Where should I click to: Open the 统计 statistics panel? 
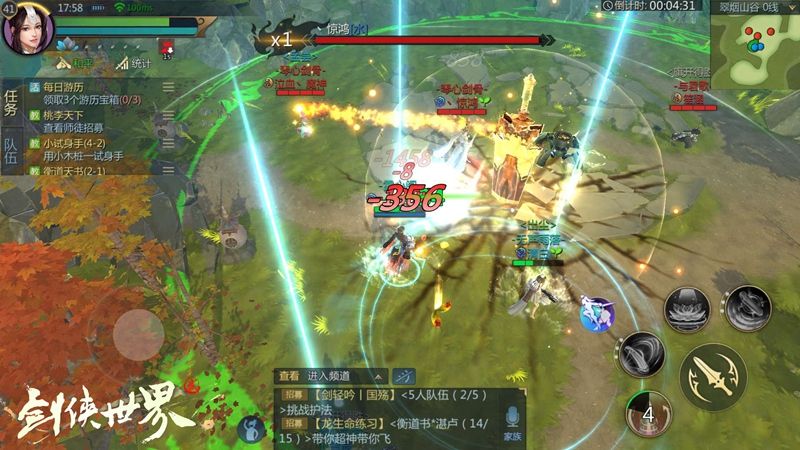pyautogui.click(x=133, y=64)
